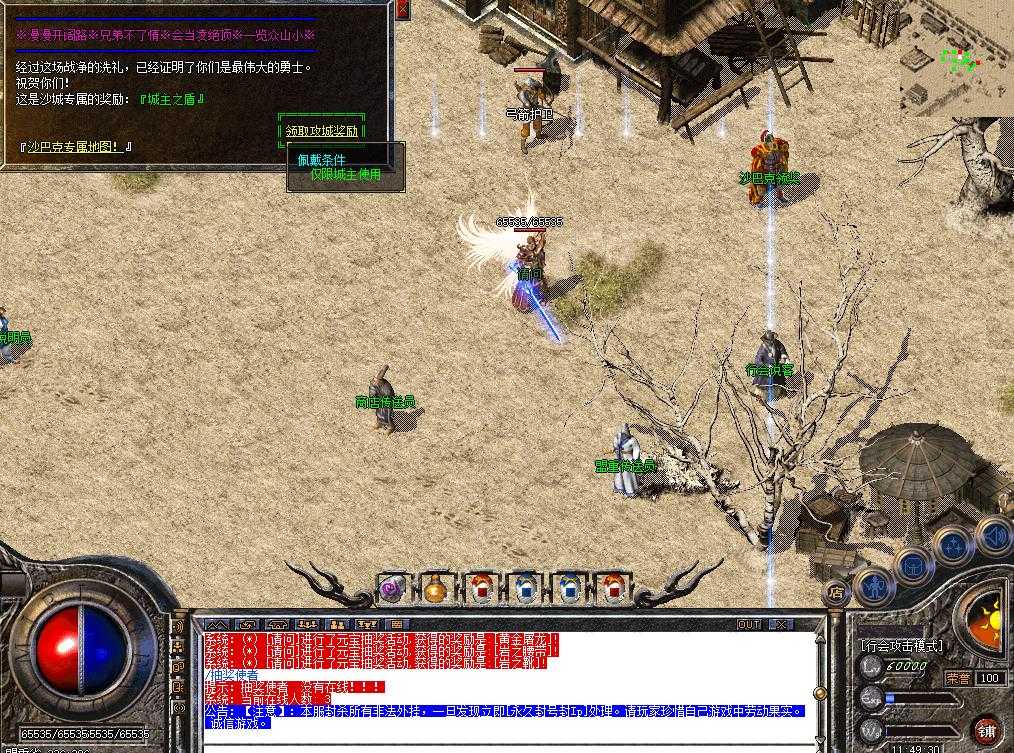Click the chat panel OUT button

click(x=748, y=624)
